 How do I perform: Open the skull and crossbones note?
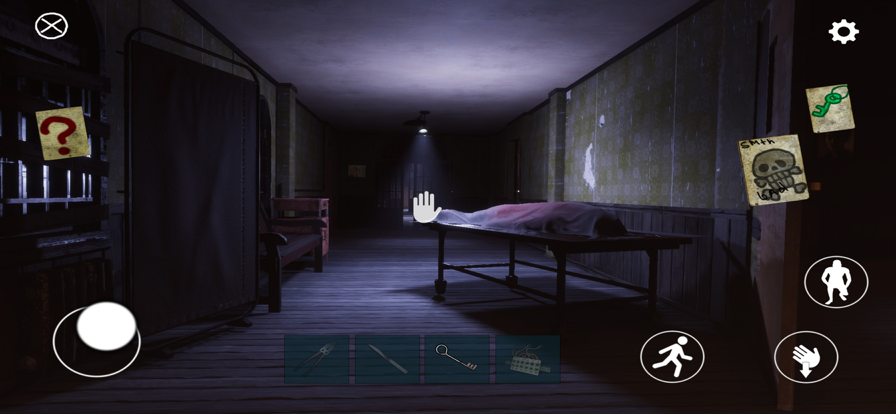[x=773, y=169]
